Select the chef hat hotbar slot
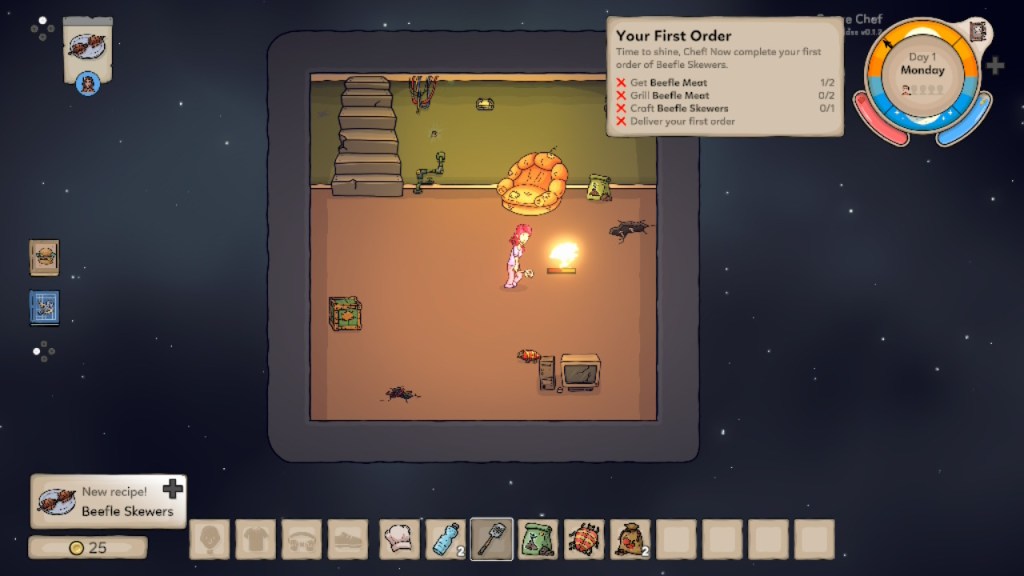The width and height of the screenshot is (1024, 576). tap(400, 540)
